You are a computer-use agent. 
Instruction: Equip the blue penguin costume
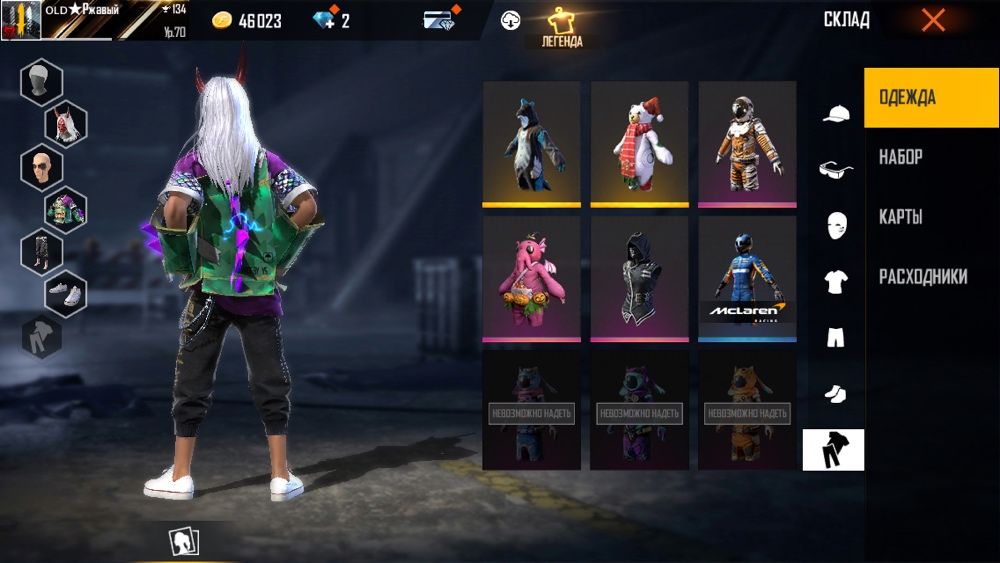(531, 144)
